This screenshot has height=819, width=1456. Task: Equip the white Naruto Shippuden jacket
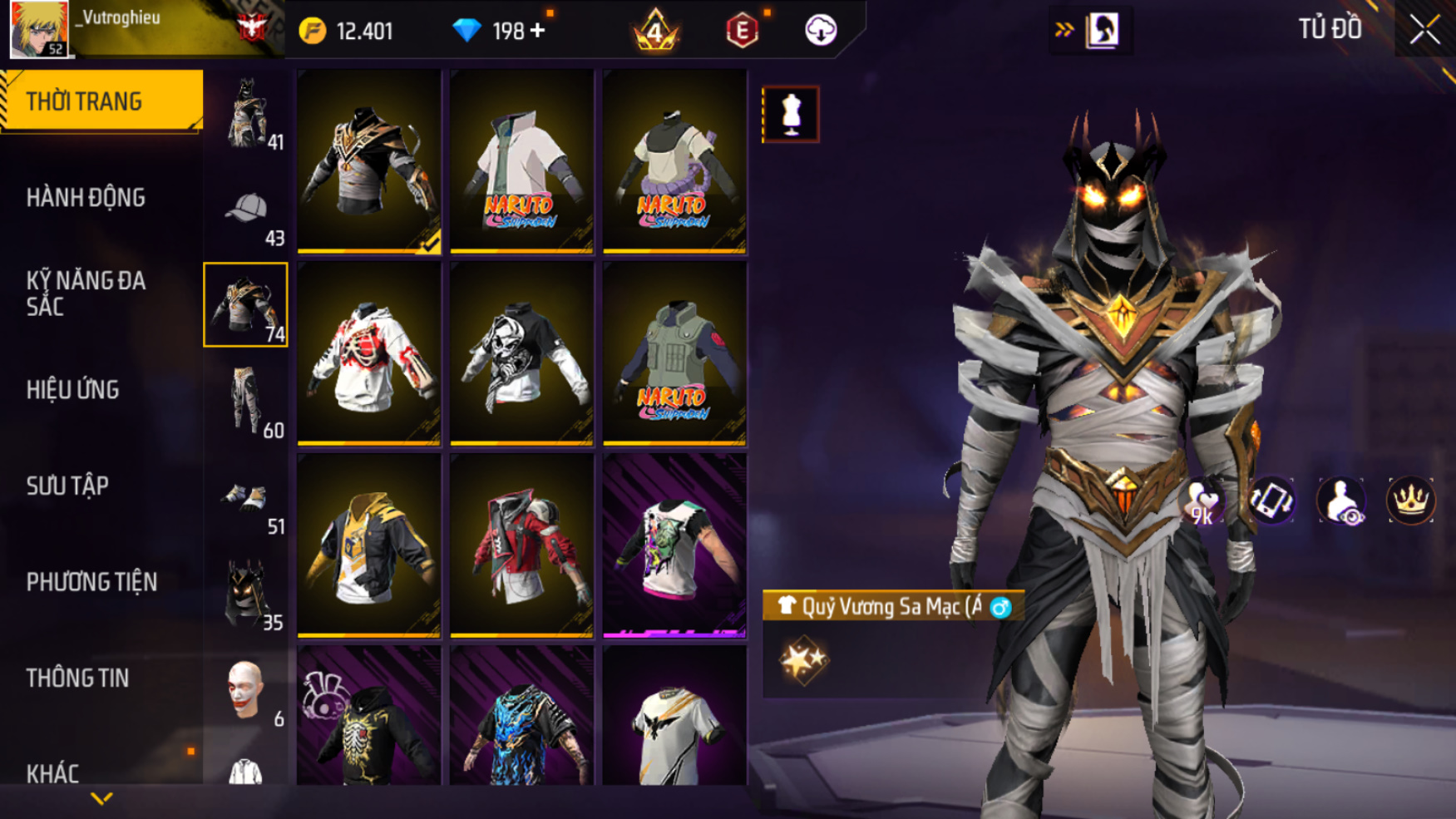click(521, 160)
